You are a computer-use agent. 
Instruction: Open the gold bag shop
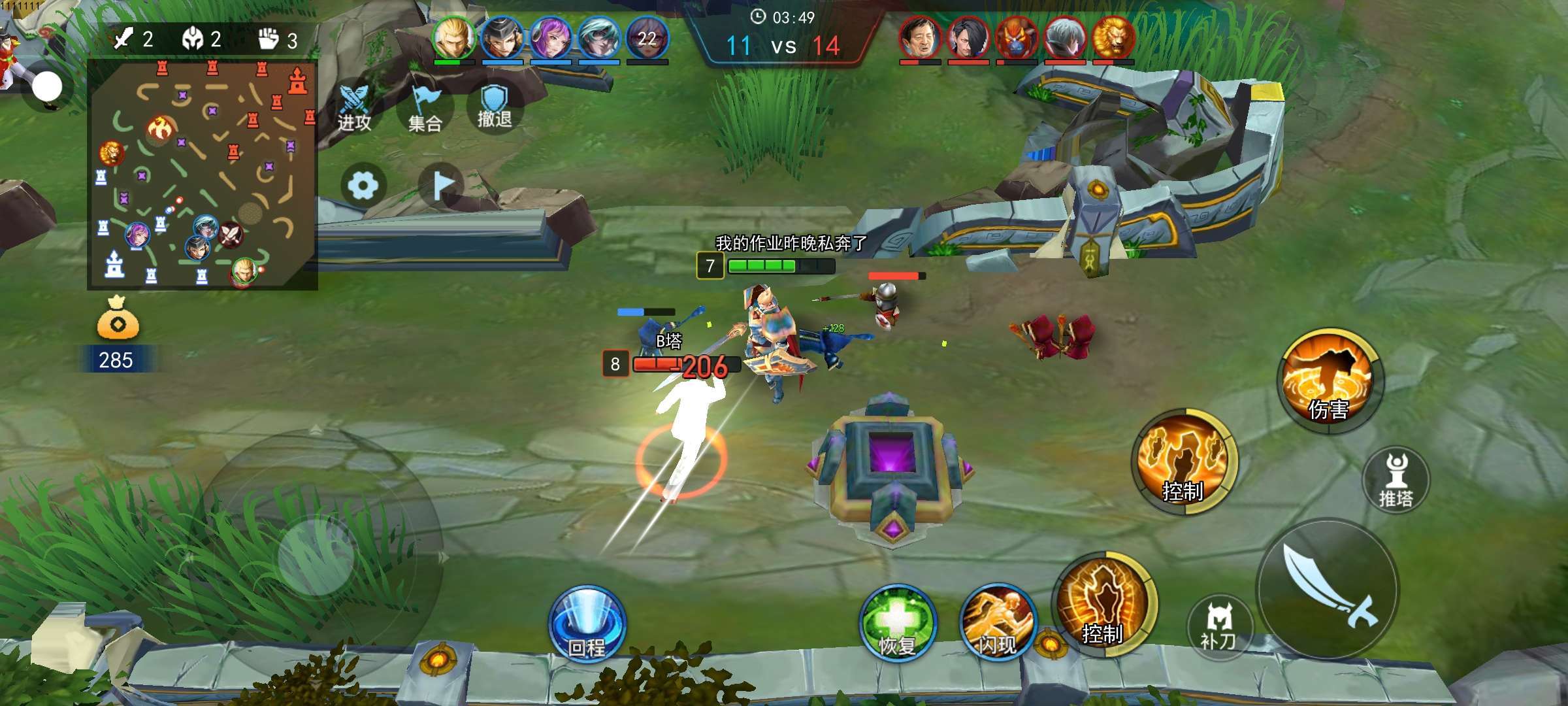(118, 320)
